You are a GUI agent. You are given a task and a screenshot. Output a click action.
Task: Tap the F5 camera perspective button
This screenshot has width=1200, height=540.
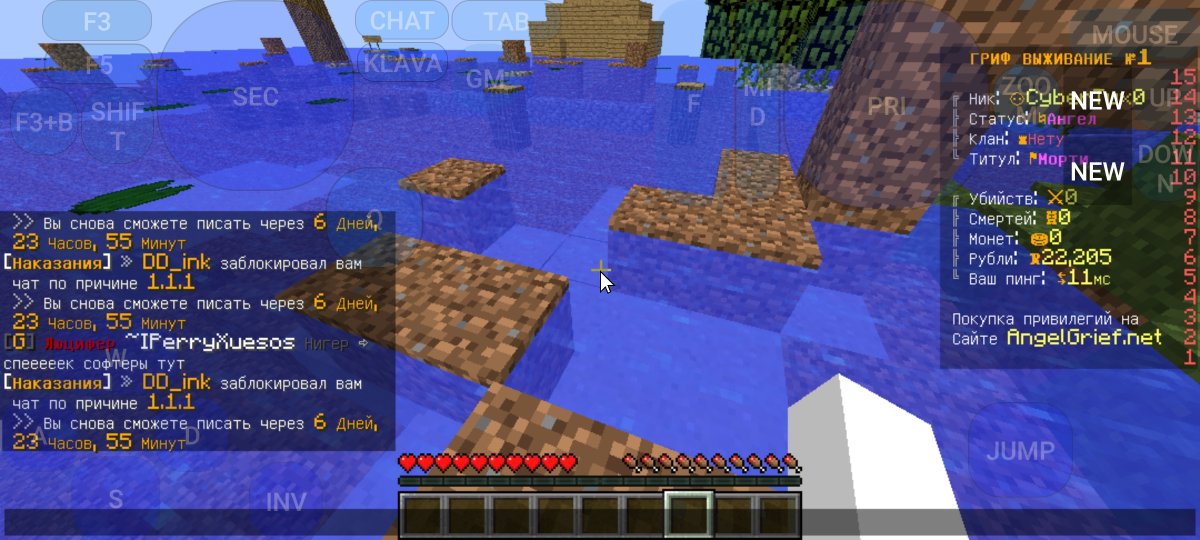click(97, 65)
